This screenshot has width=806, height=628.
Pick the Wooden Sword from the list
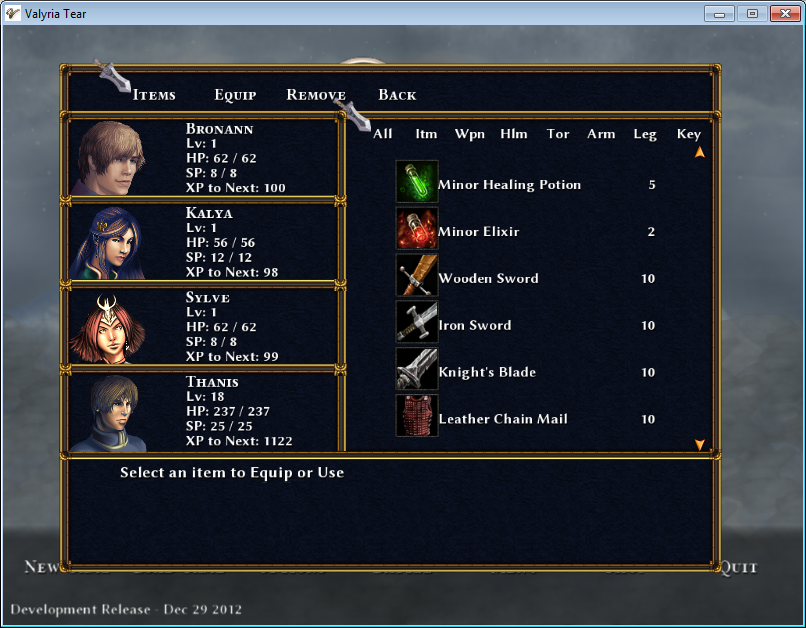click(488, 279)
